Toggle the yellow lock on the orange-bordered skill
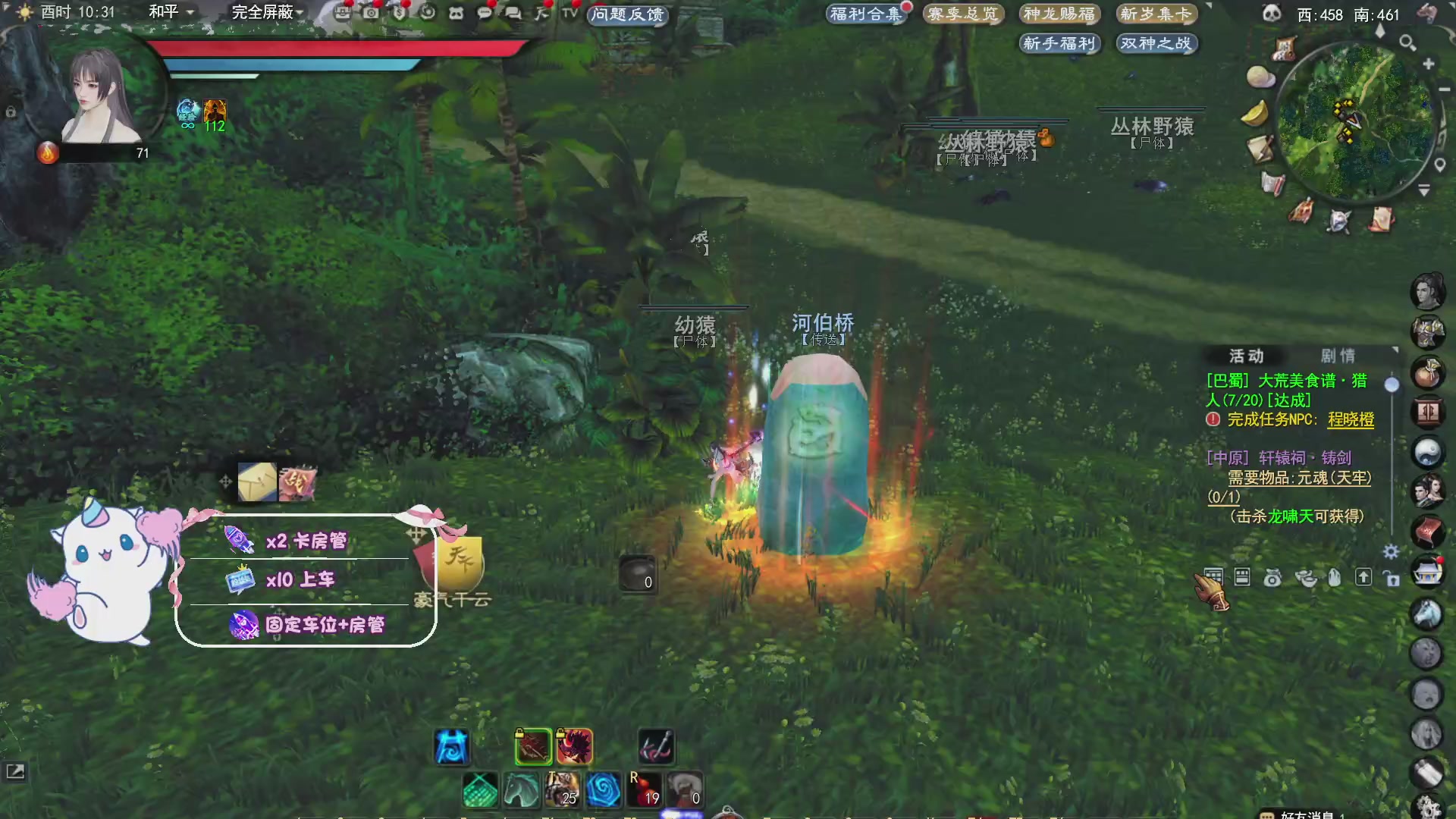Viewport: 1456px width, 819px height. (x=561, y=733)
